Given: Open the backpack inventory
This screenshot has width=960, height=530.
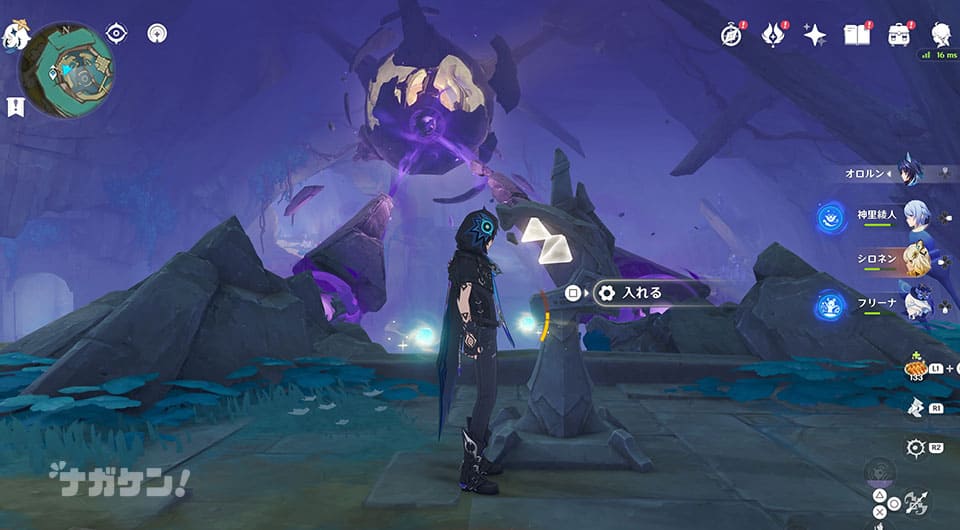Looking at the screenshot, I should 898,35.
